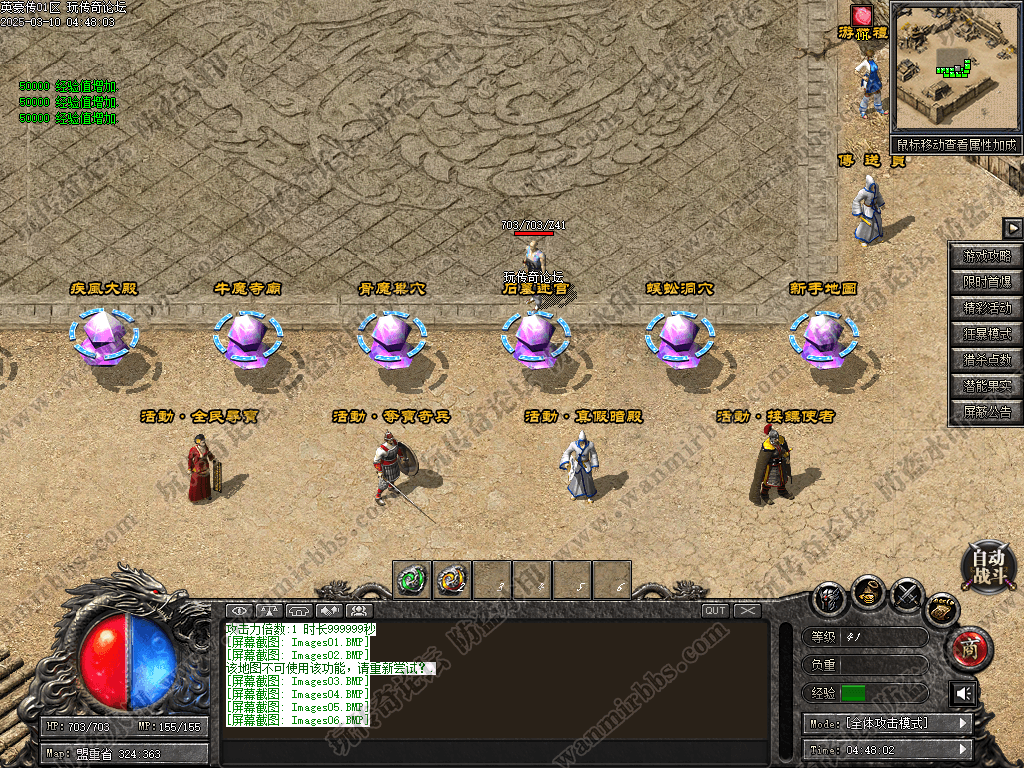The width and height of the screenshot is (1024, 768).
Task: Use the green swirl item in hotbar
Action: tap(412, 579)
